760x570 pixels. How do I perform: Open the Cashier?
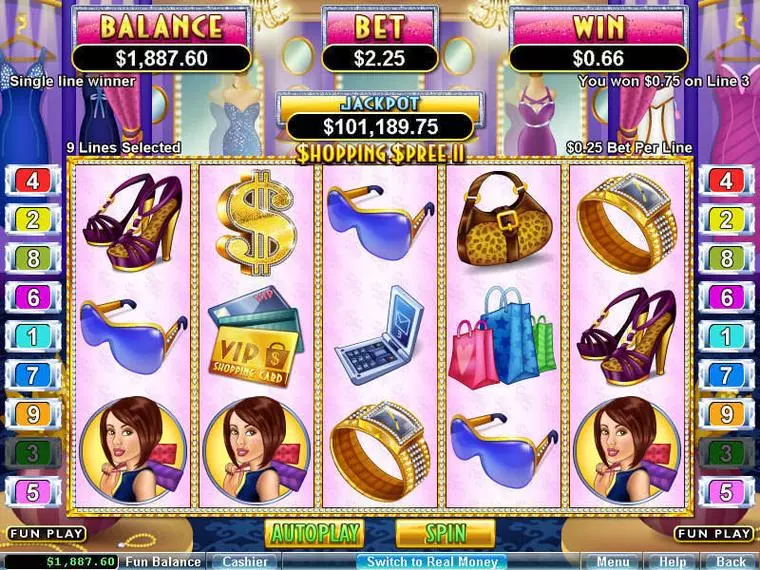(x=244, y=562)
